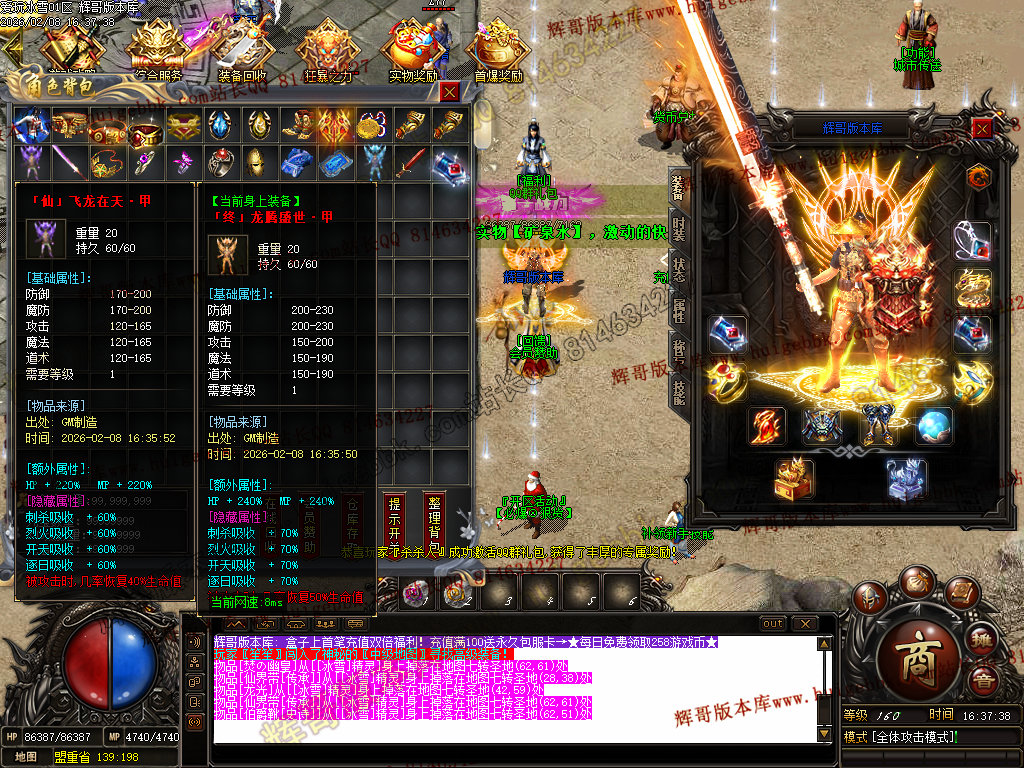This screenshot has height=768, width=1024.
Task: Close the 角色背包 inventory window
Action: 450,92
